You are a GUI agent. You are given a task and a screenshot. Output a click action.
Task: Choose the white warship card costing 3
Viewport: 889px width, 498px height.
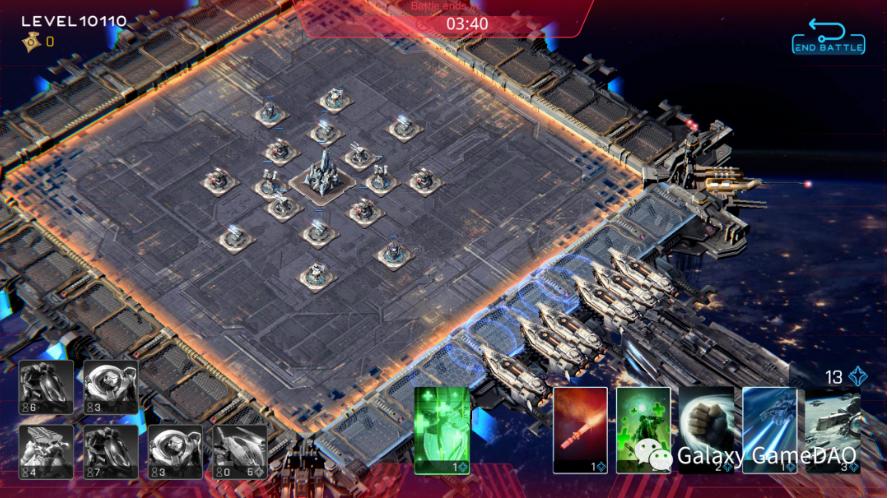(x=832, y=429)
